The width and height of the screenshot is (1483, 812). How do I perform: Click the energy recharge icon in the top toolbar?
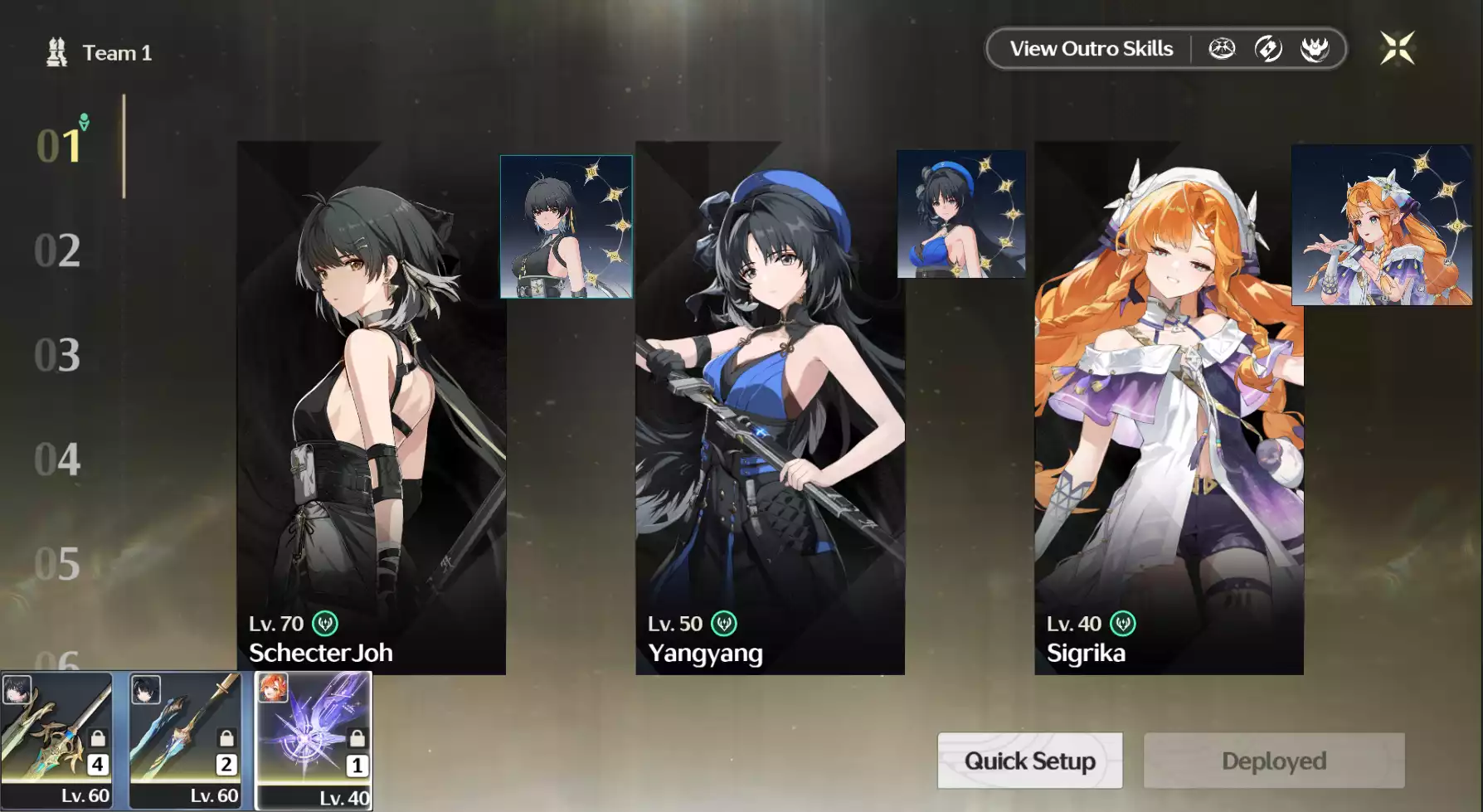(x=1268, y=48)
